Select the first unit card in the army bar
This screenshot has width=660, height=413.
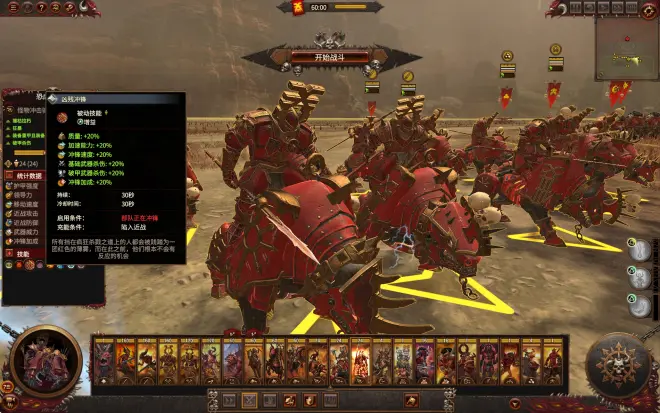click(x=104, y=360)
